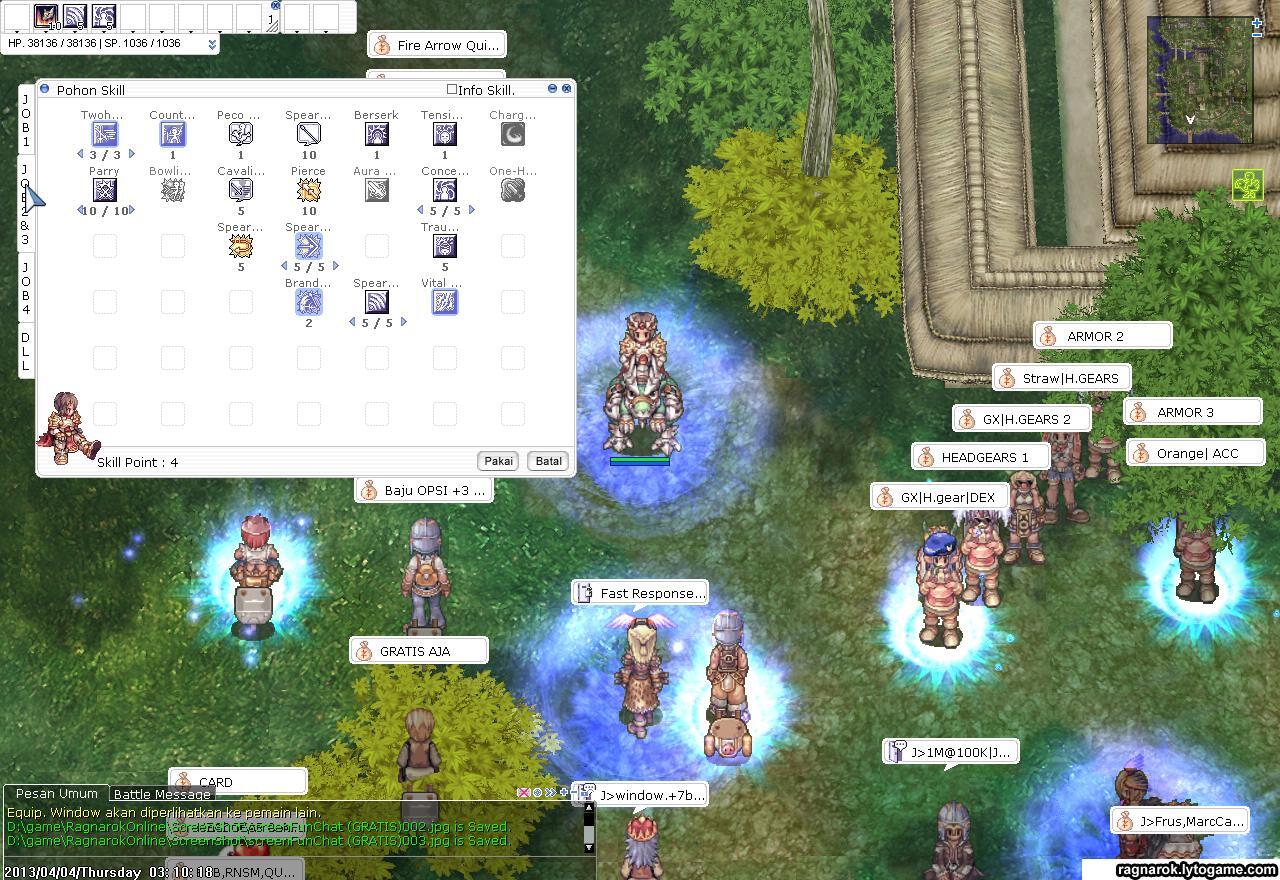Lower the Parry skill level with the left arrow
The width and height of the screenshot is (1280, 880).
pos(80,211)
